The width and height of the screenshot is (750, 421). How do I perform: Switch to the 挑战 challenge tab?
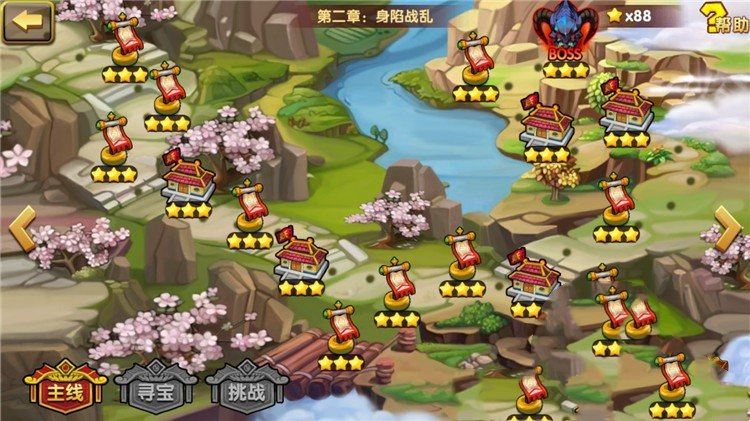pyautogui.click(x=240, y=388)
